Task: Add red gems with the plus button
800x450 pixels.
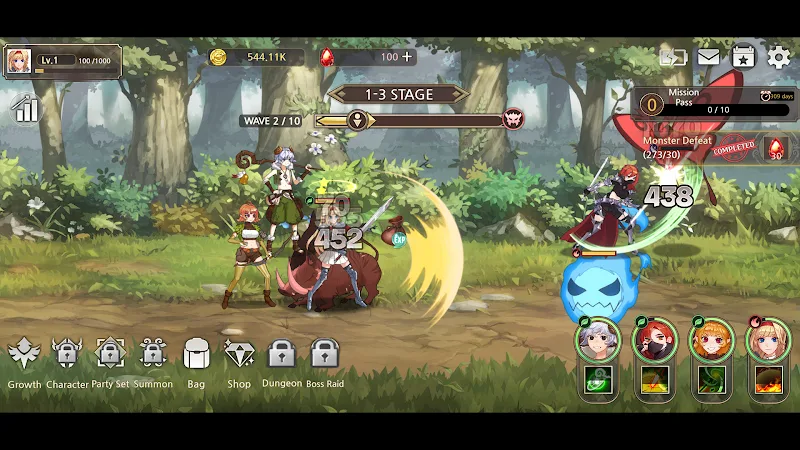Action: tap(407, 57)
